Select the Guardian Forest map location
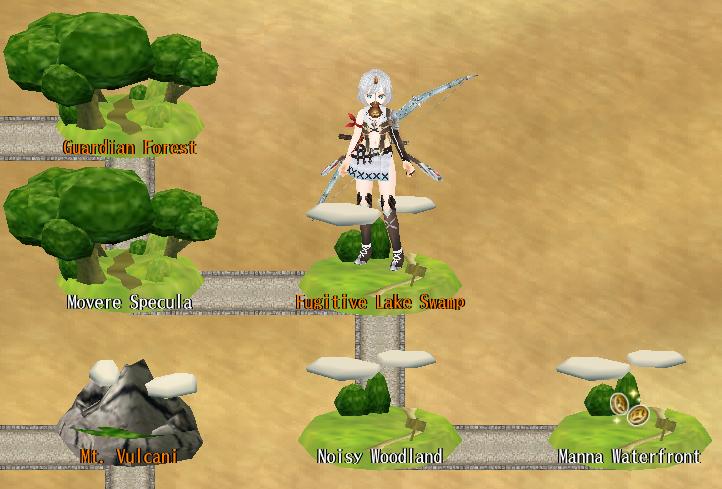722x489 pixels. coord(128,110)
